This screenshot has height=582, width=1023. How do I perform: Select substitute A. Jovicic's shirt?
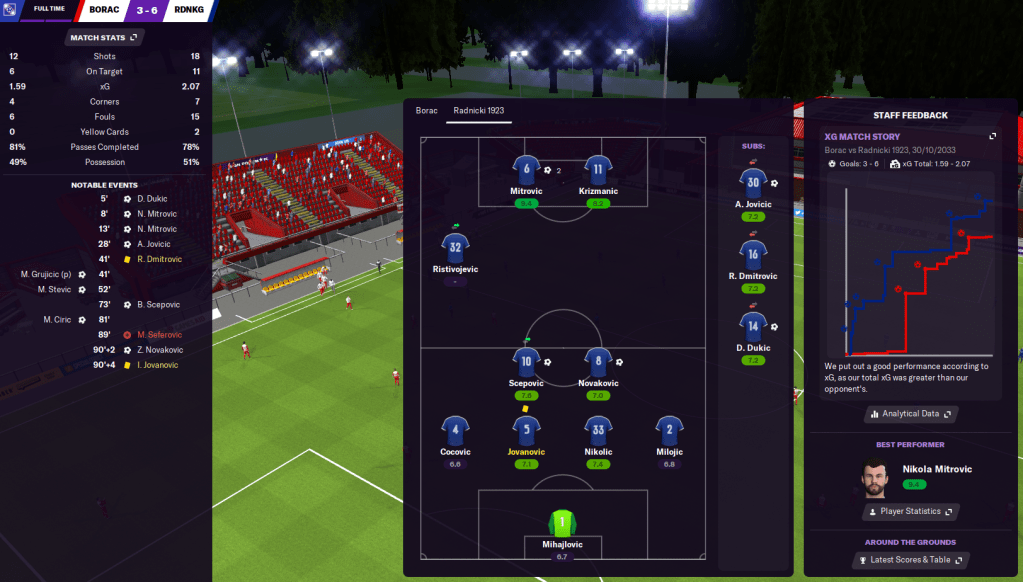tap(753, 183)
